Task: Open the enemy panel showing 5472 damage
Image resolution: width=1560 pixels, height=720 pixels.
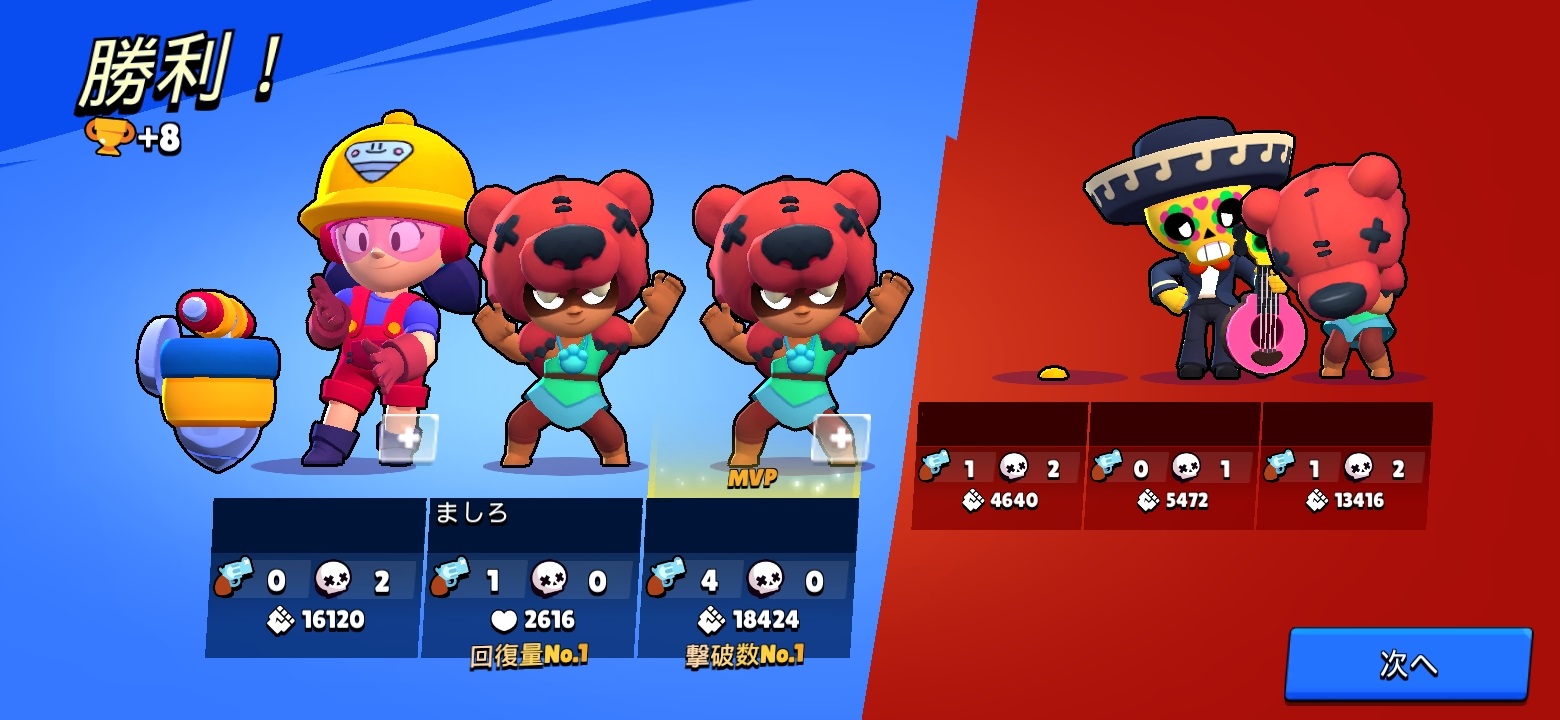Action: pyautogui.click(x=1173, y=465)
